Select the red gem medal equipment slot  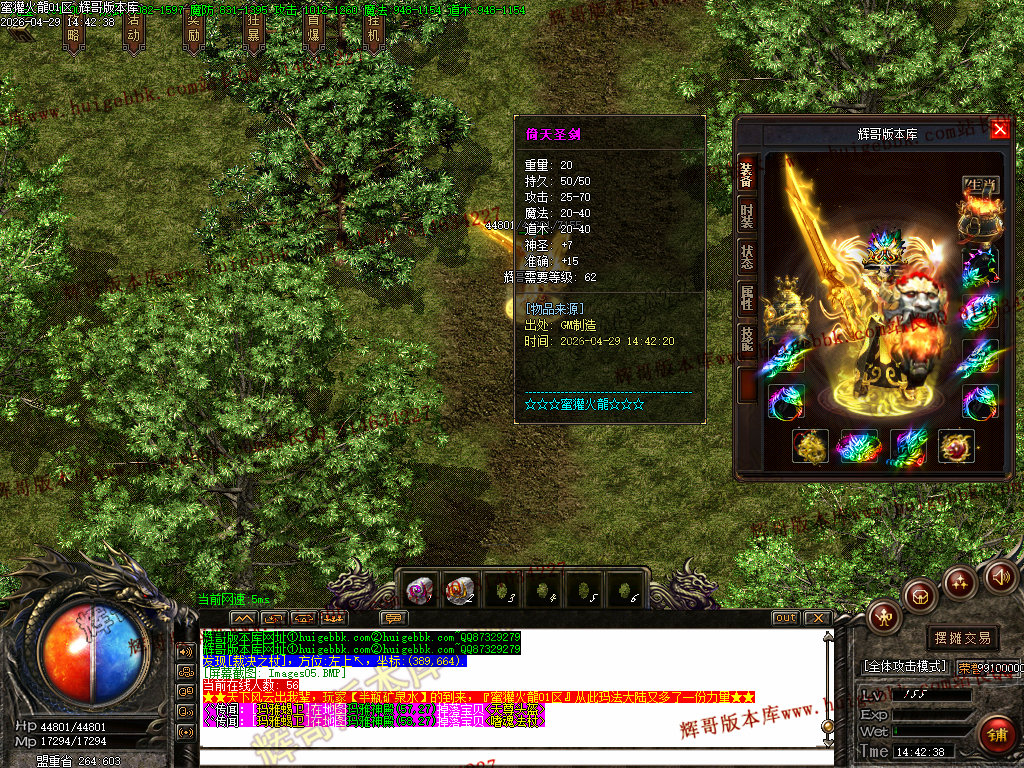coord(956,447)
